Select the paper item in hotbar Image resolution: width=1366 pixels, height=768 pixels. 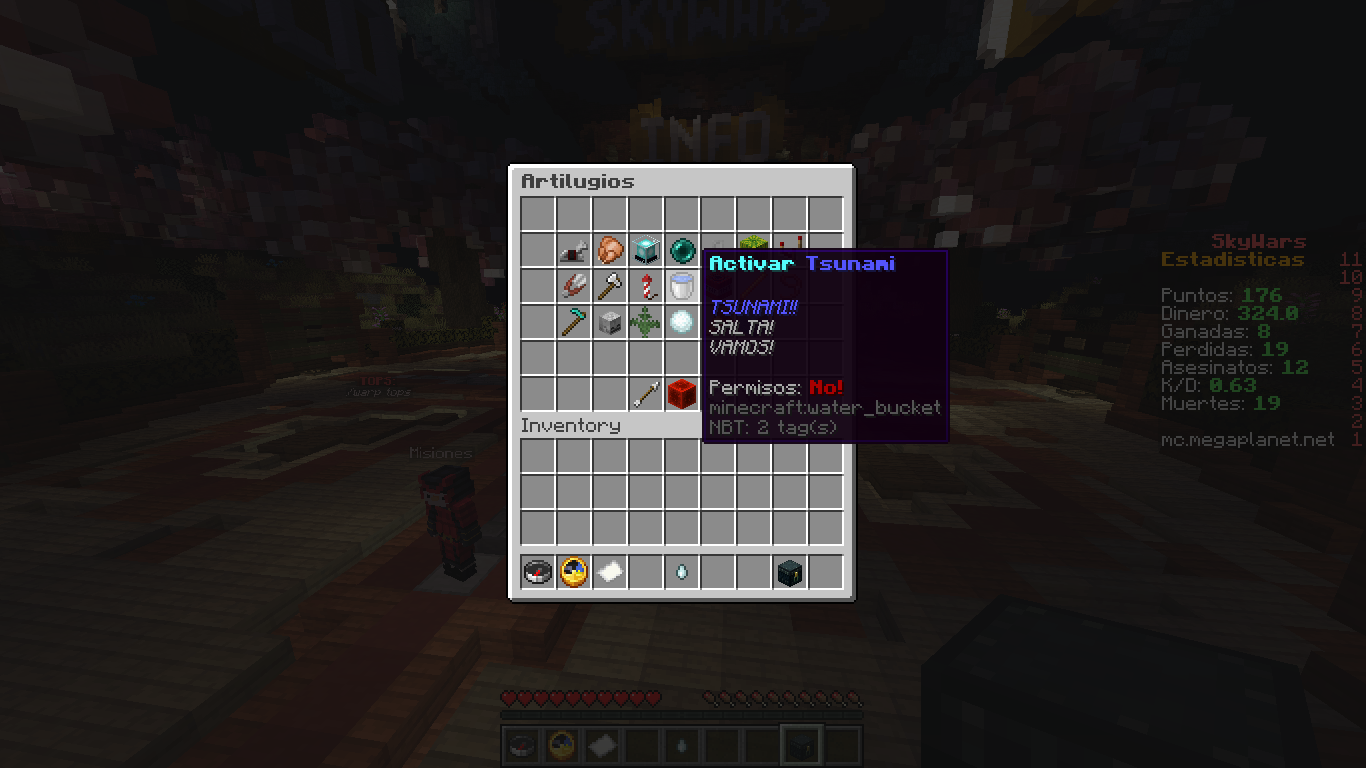click(610, 572)
